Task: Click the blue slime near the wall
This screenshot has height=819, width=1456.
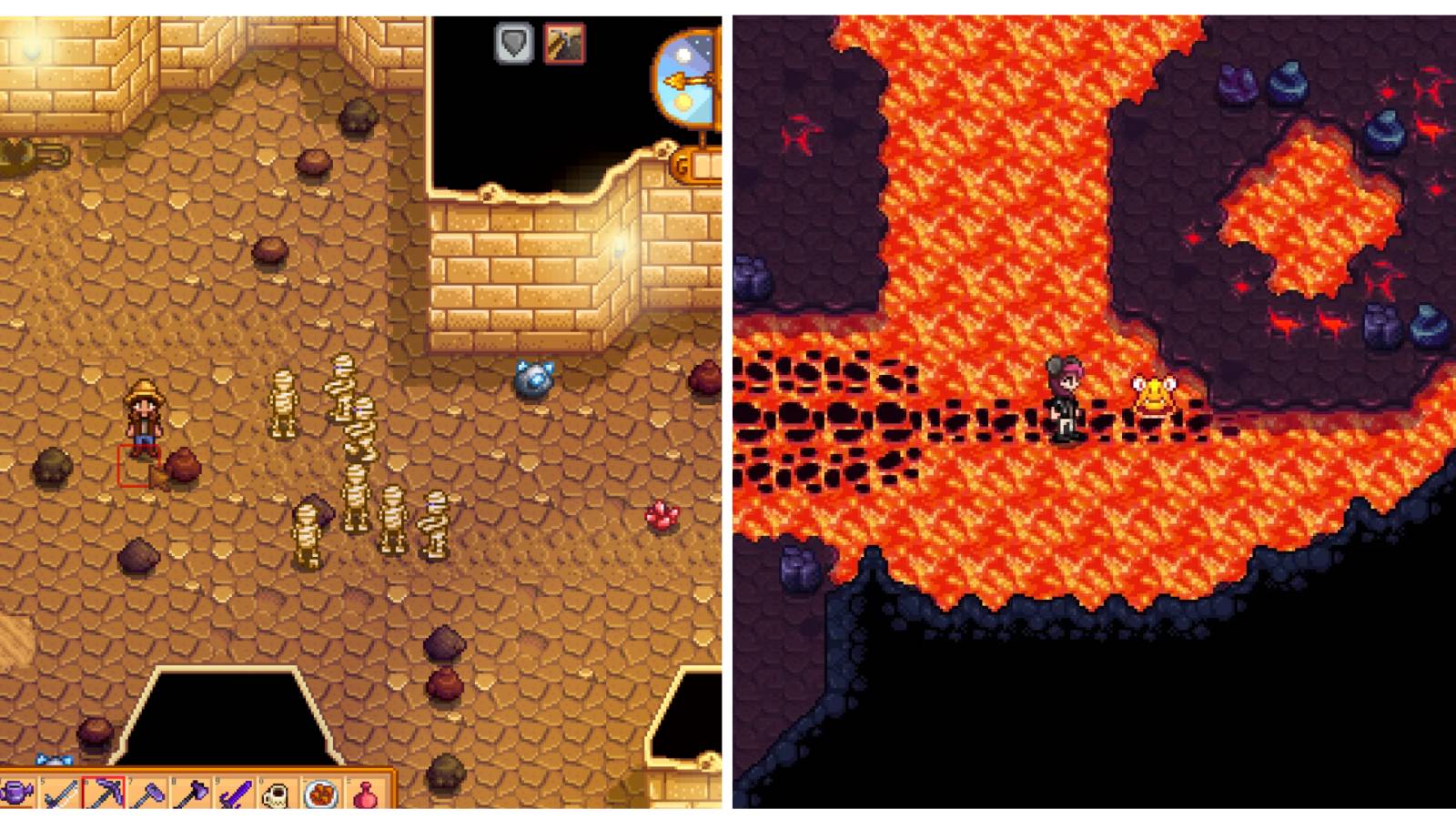Action: [x=533, y=378]
